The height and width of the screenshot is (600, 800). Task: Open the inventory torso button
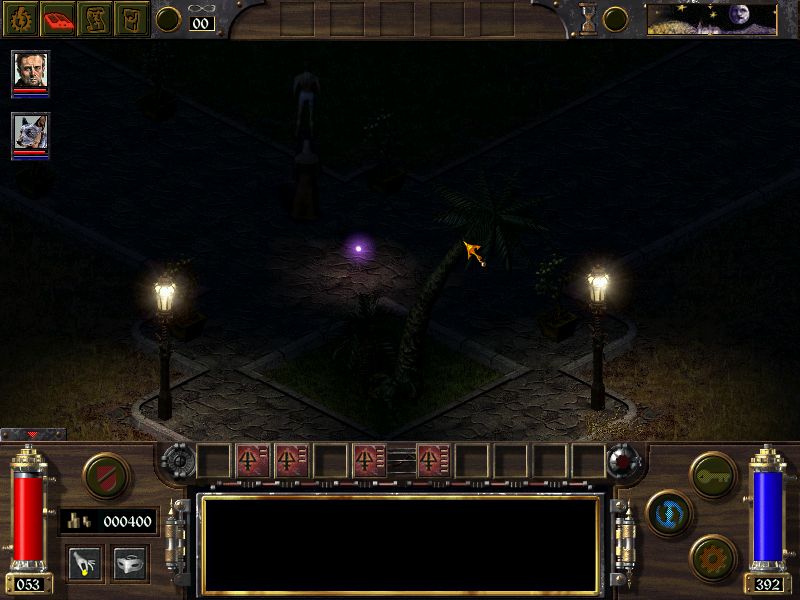coord(131,19)
